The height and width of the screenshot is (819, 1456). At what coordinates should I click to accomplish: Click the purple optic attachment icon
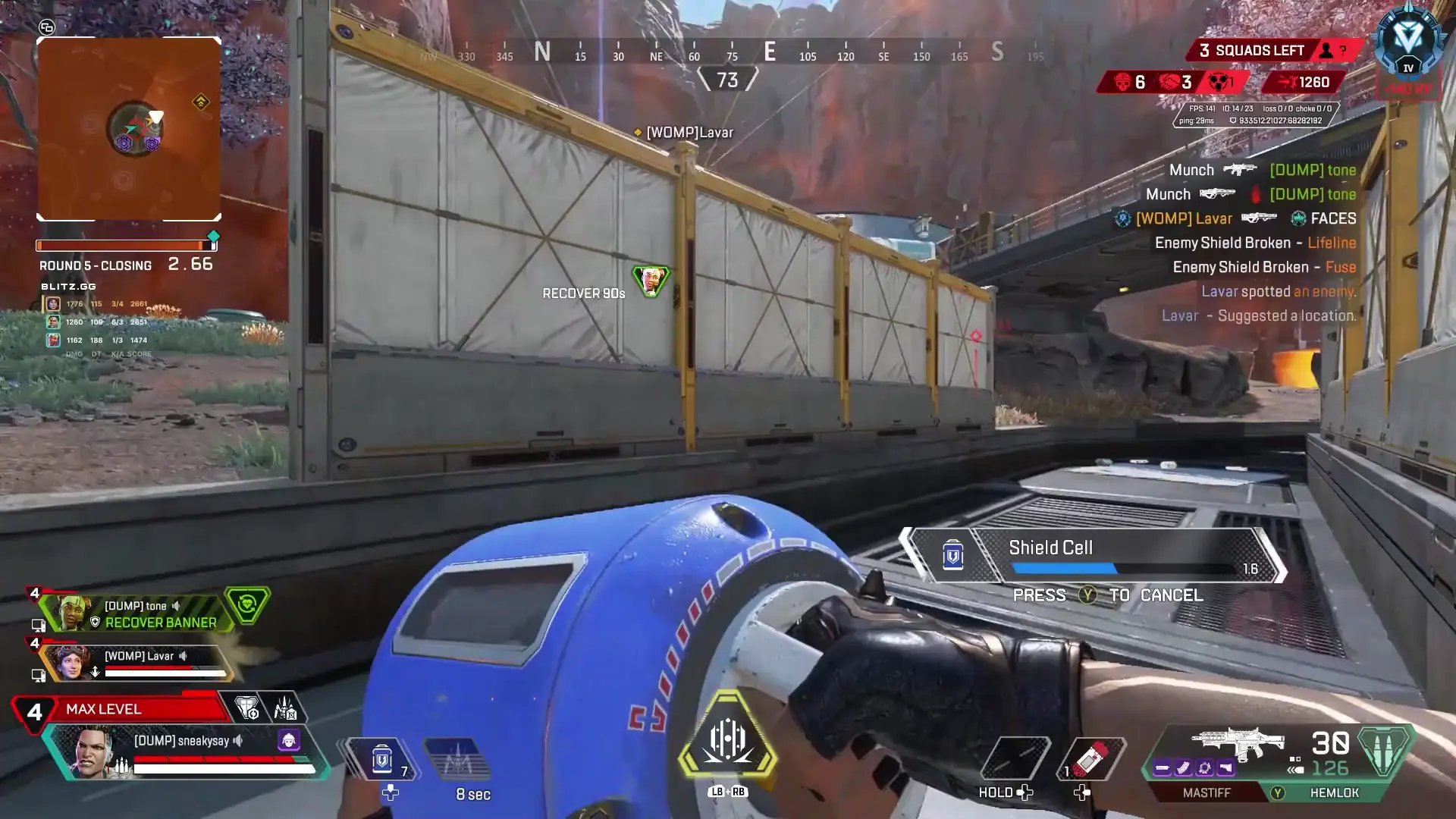pyautogui.click(x=1206, y=767)
